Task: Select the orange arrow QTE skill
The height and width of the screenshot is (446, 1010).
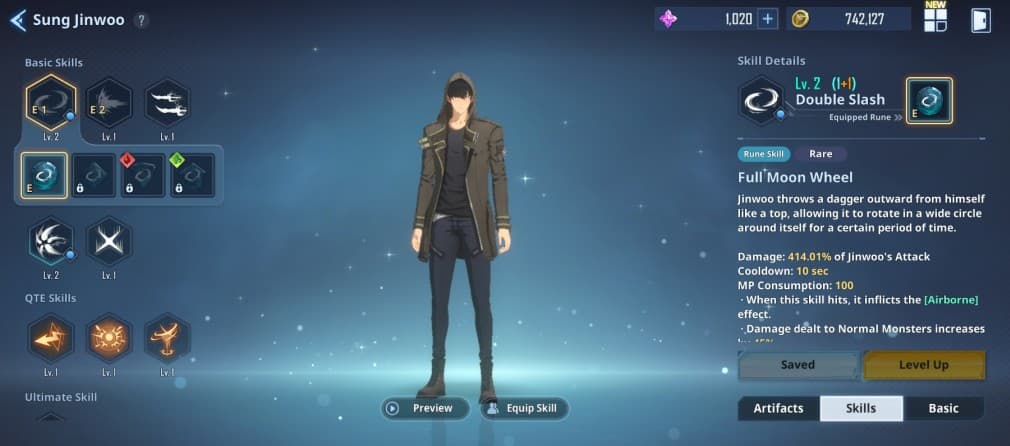Action: tap(50, 338)
